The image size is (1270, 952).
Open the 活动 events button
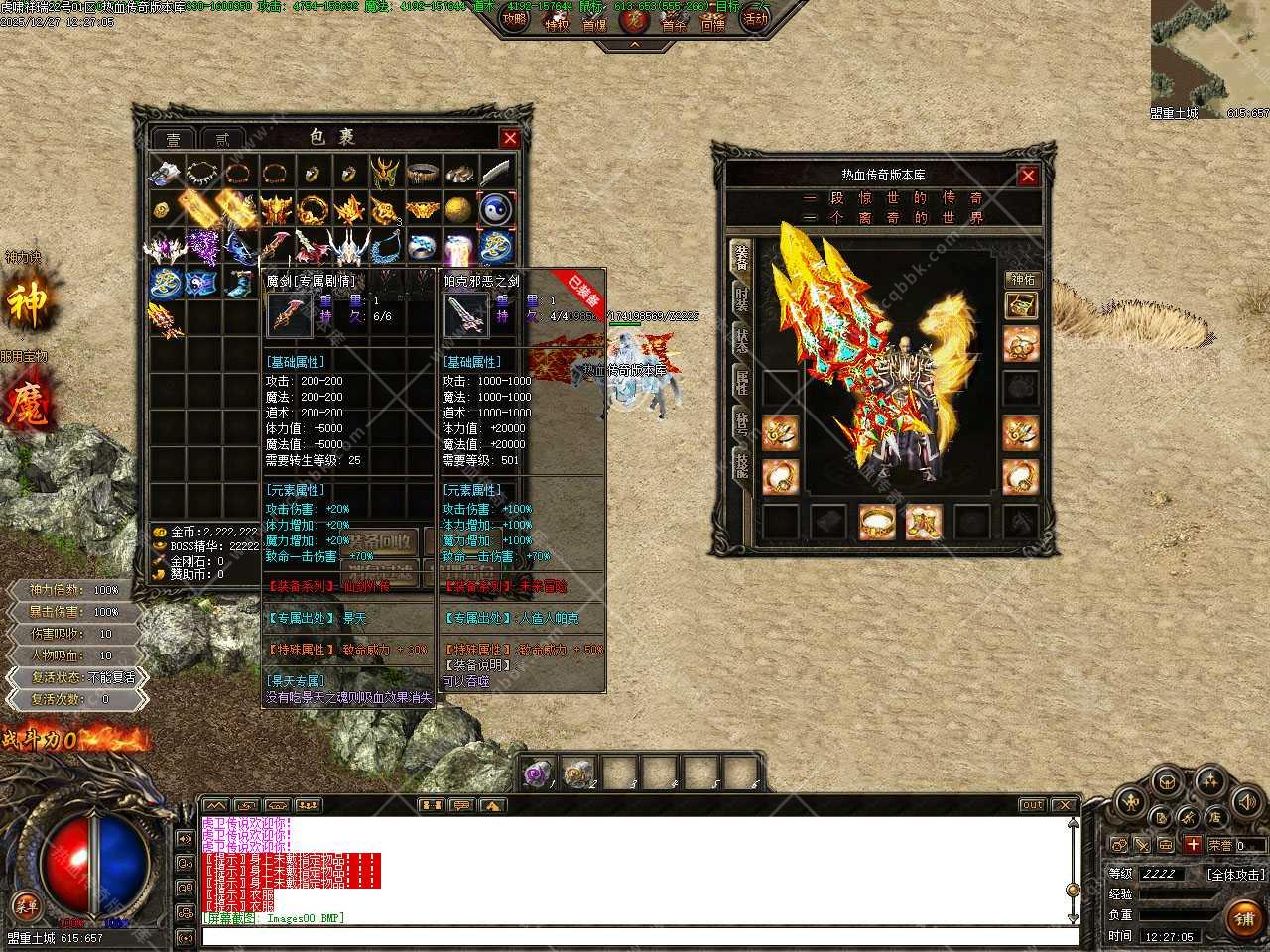pyautogui.click(x=756, y=19)
